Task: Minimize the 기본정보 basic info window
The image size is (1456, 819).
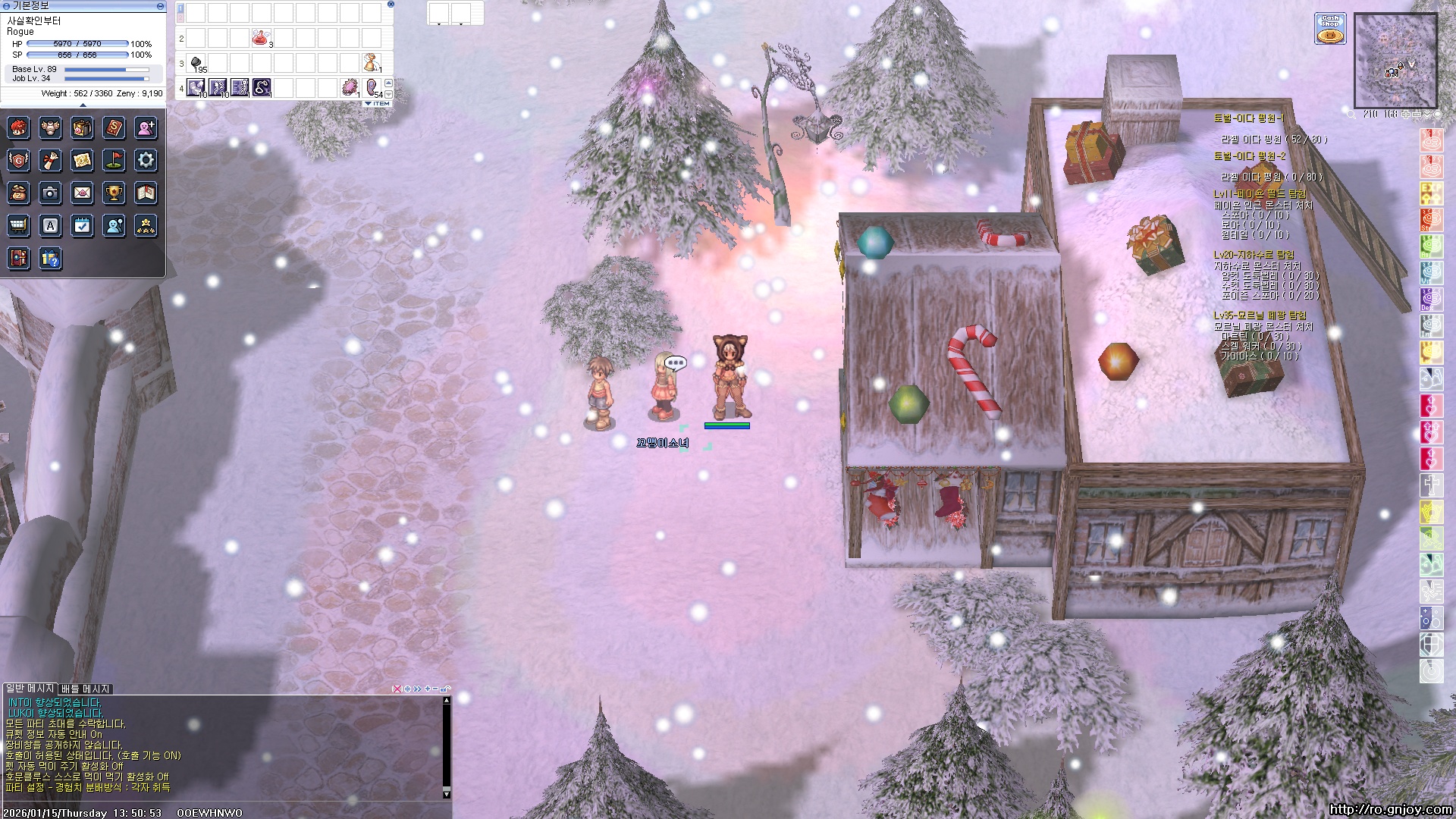Action: click(x=160, y=5)
